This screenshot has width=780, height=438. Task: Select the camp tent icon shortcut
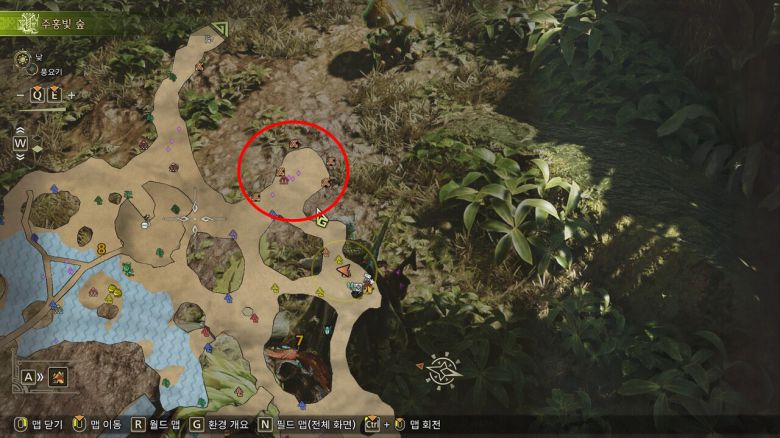point(58,377)
